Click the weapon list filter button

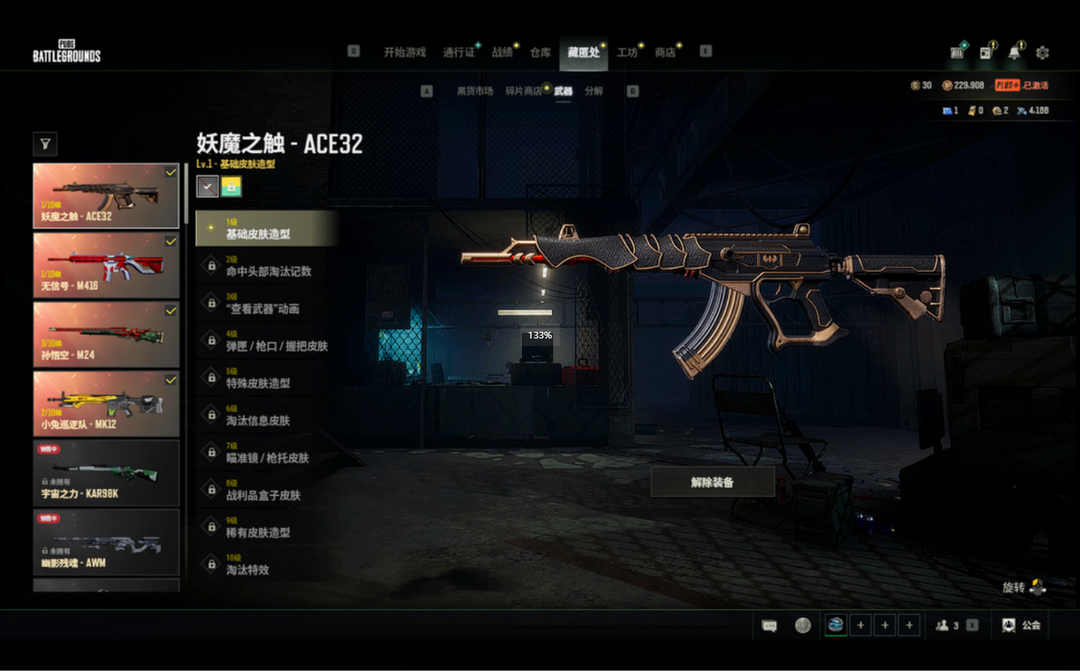click(x=45, y=145)
